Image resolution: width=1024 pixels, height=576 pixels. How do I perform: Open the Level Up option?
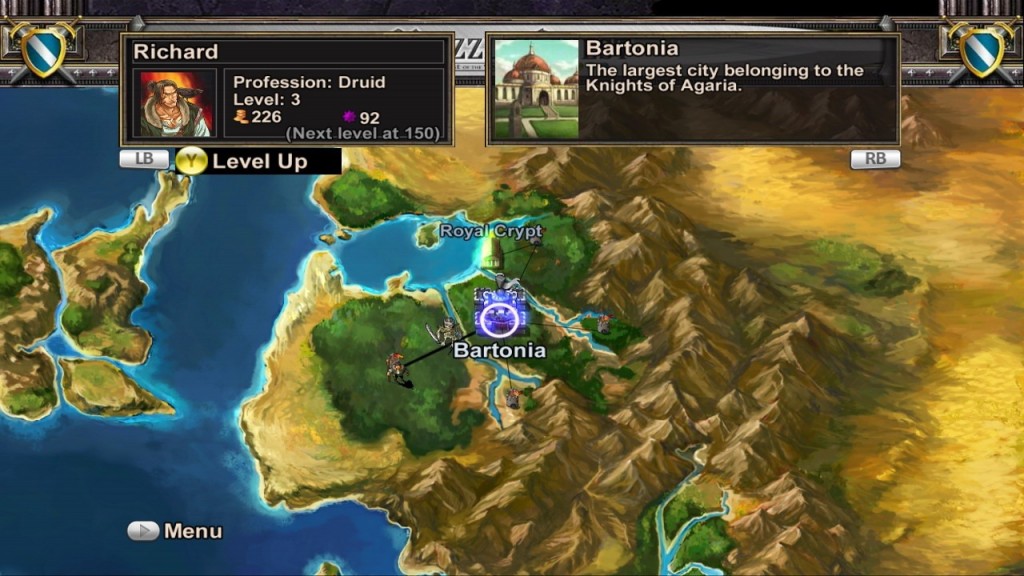[x=258, y=161]
